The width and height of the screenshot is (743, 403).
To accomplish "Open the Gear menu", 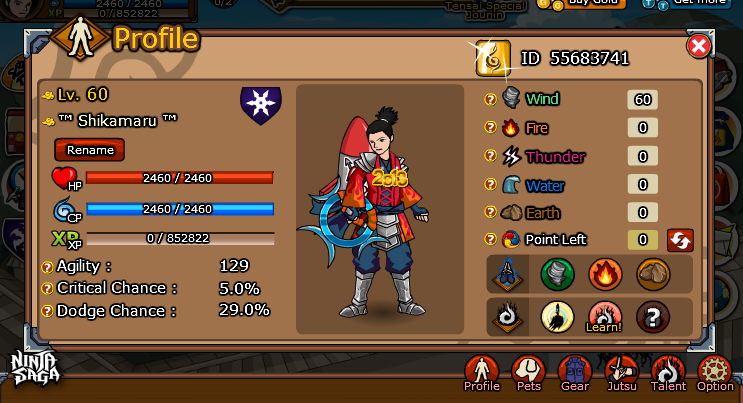I will [574, 373].
